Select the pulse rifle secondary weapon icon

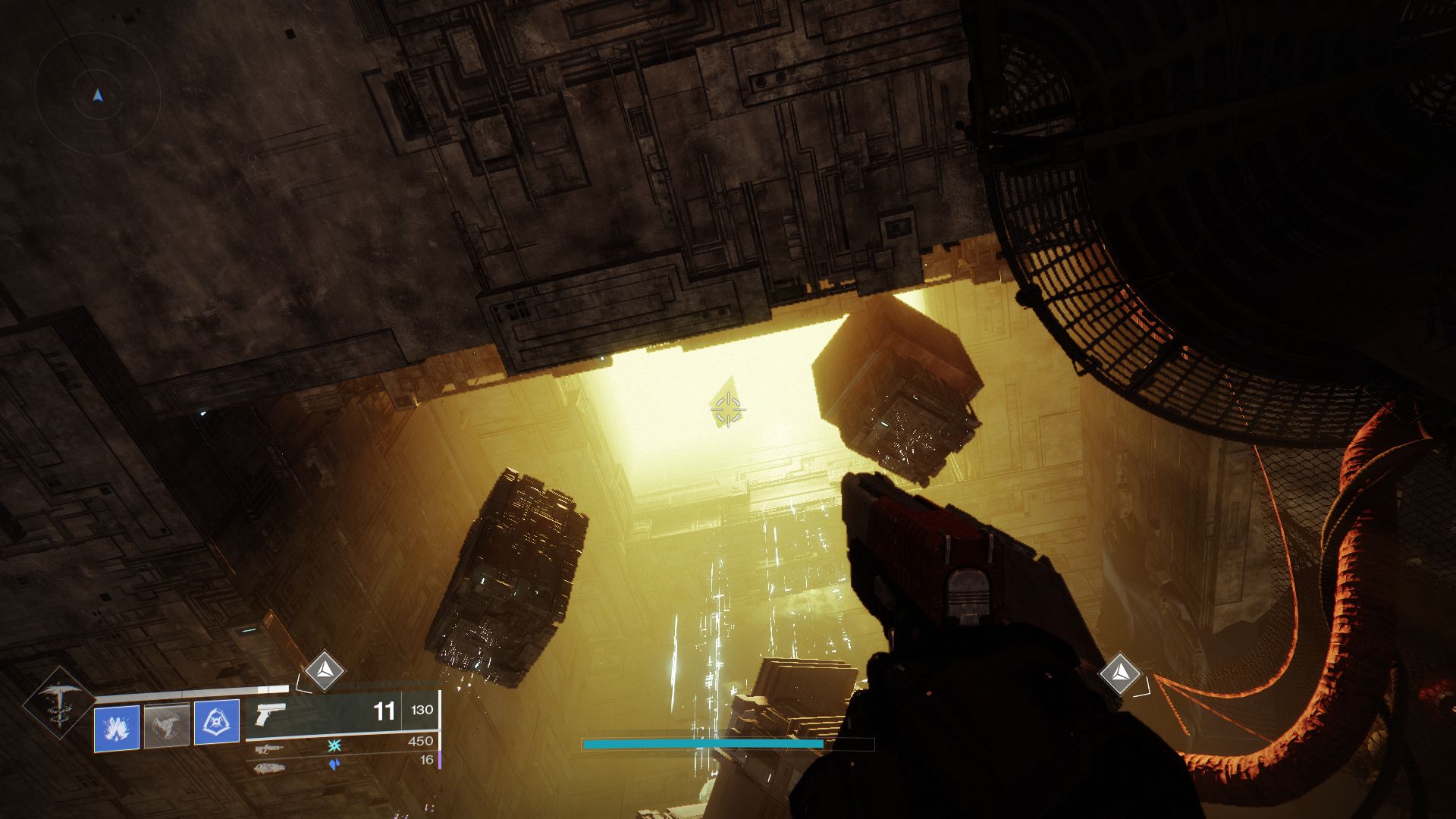click(x=268, y=749)
